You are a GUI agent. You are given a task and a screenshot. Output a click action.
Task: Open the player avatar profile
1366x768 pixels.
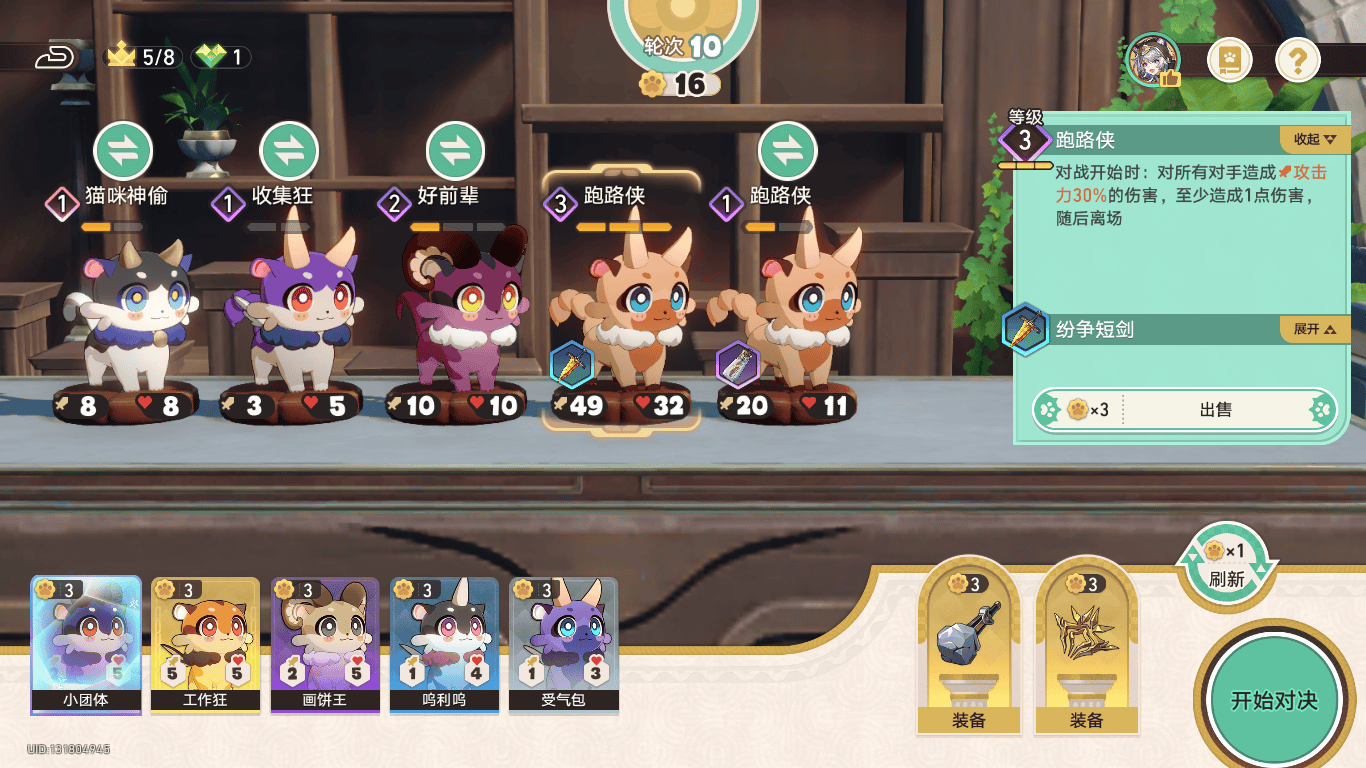pos(1153,60)
